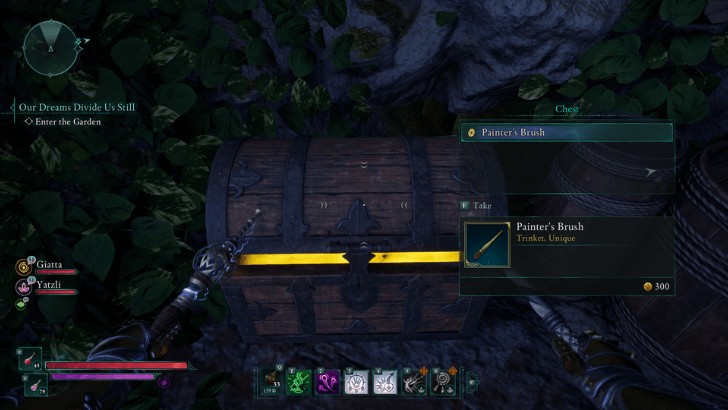Use the red health potion slot
This screenshot has height=410, width=728.
[30, 359]
